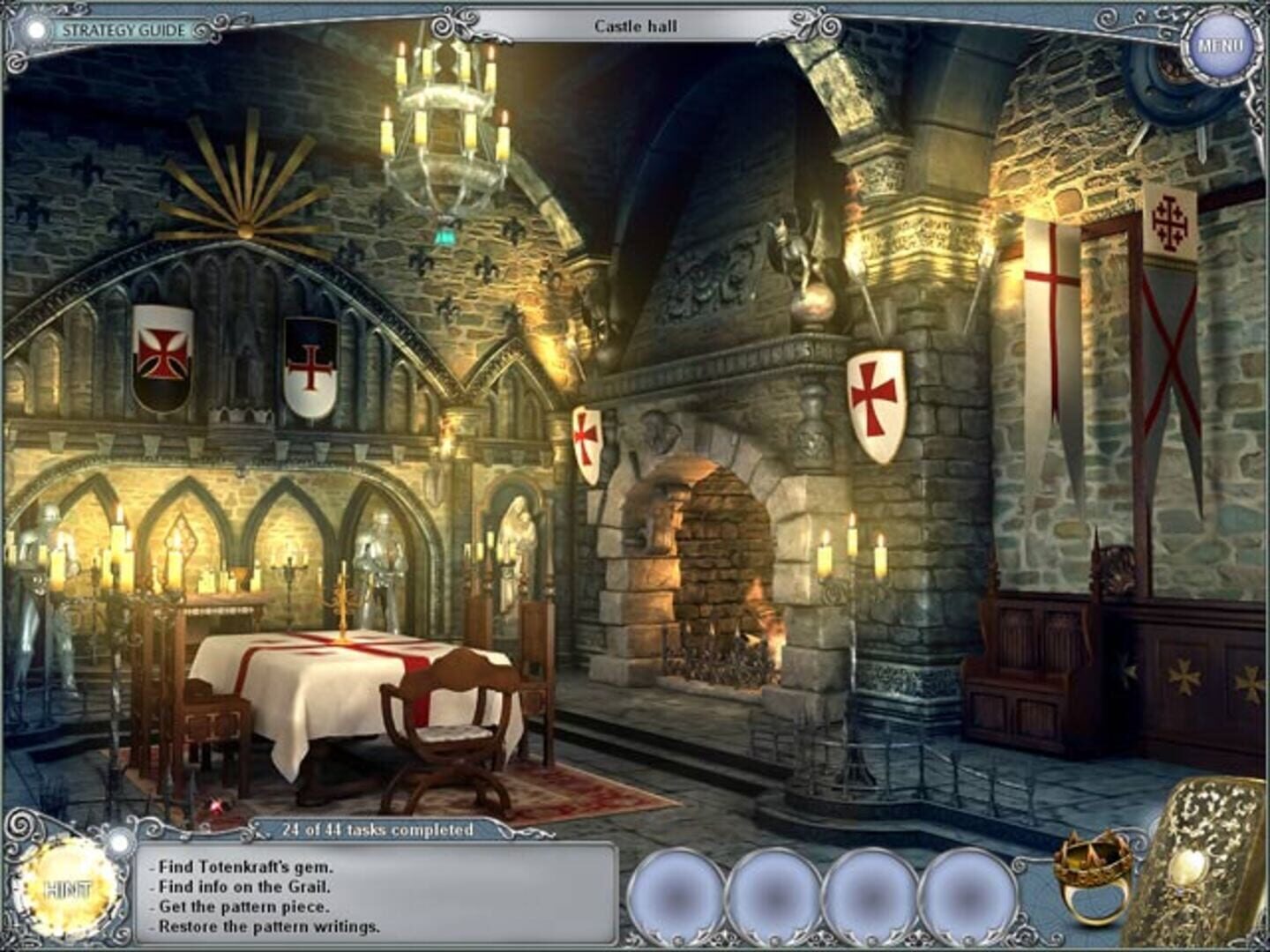
Task: Click the Castle hall title banner
Action: 637,24
